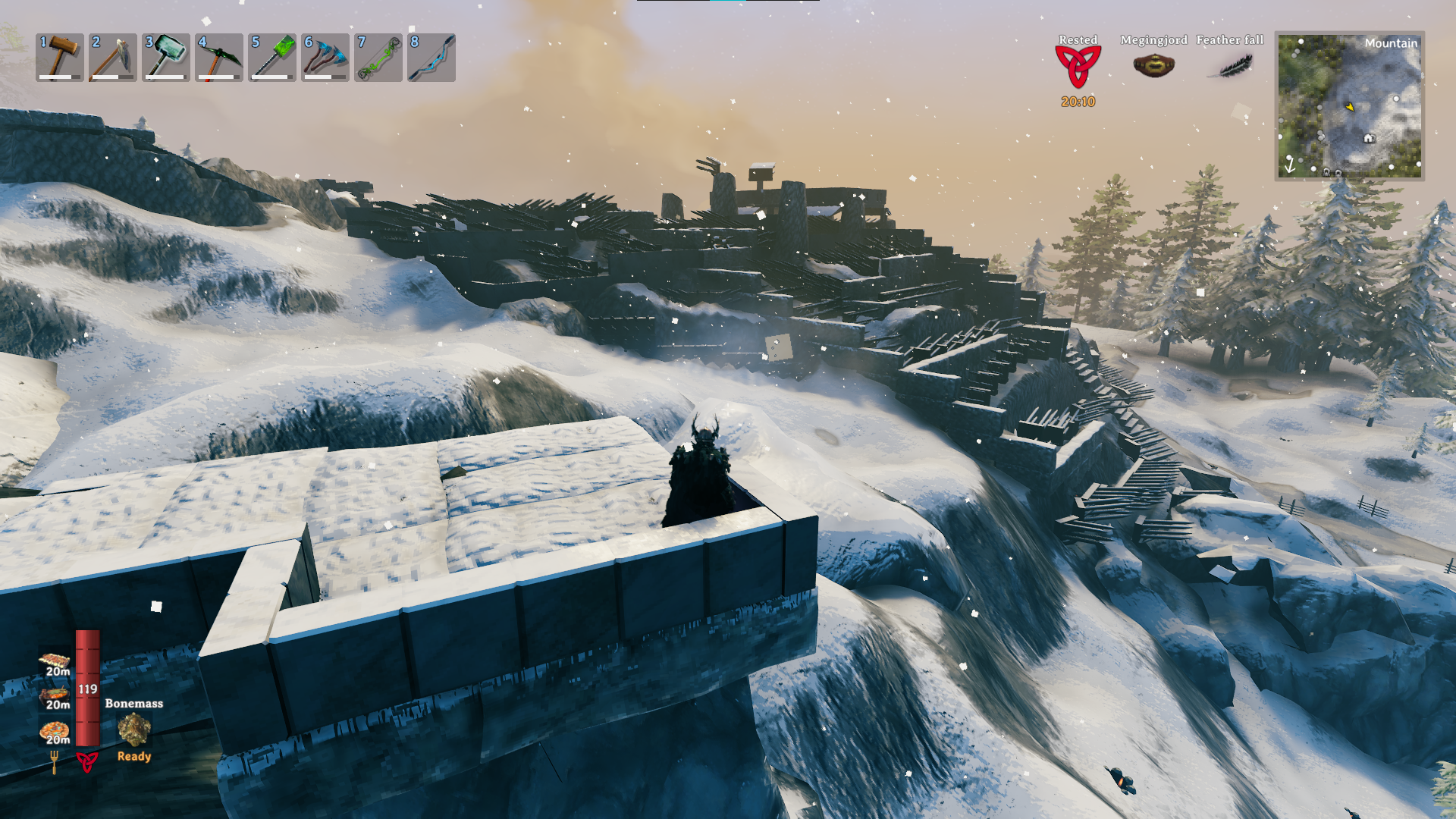Click the stew bowl food icon
Viewport: 1456px width, 819px height.
pyautogui.click(x=55, y=694)
